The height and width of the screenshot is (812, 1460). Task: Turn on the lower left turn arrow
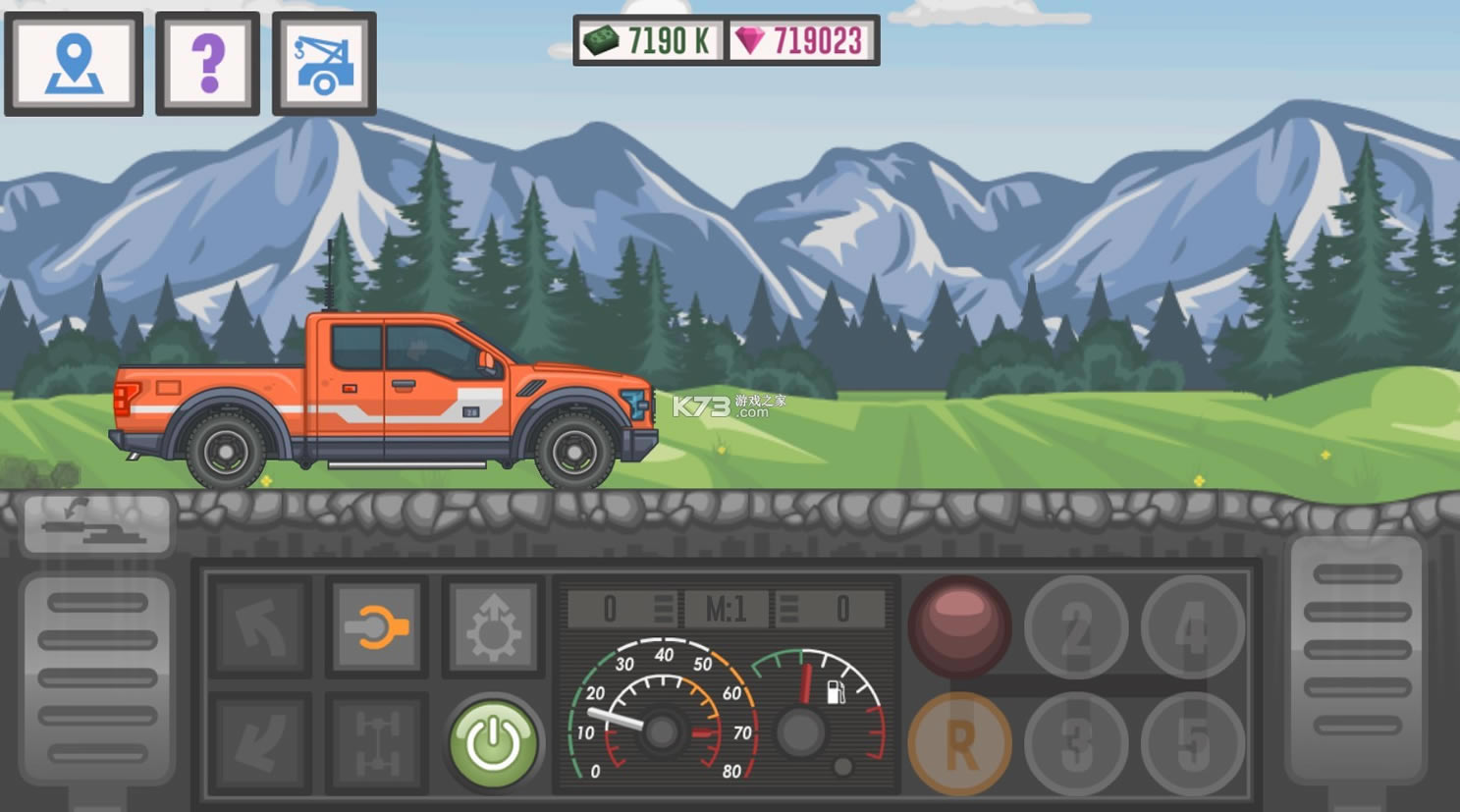click(260, 743)
